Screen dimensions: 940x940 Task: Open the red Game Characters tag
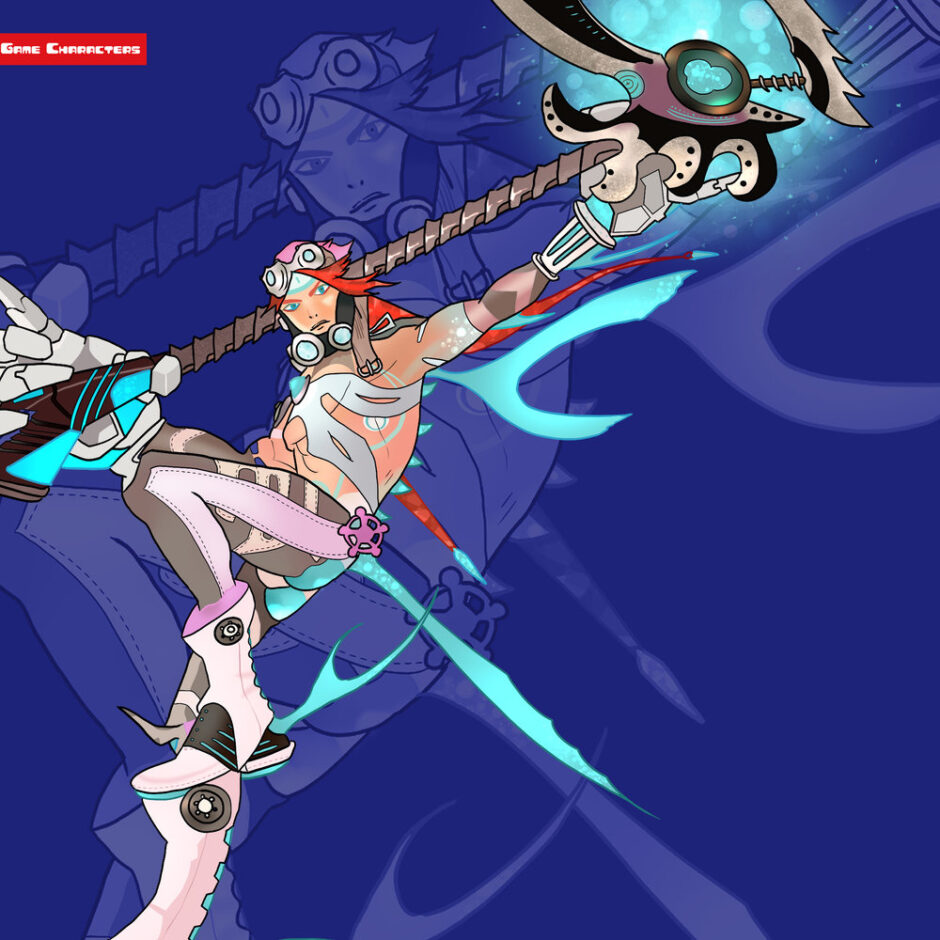[x=71, y=49]
